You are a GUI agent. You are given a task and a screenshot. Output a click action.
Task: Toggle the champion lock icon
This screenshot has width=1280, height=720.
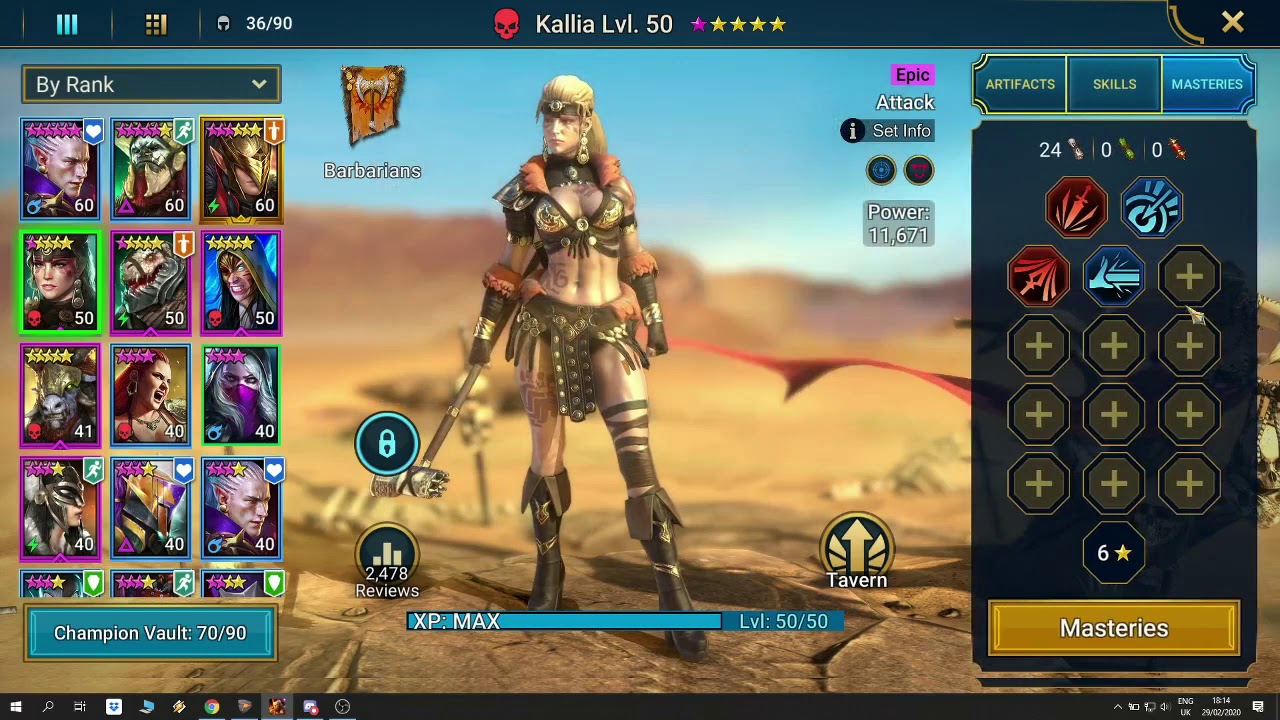387,444
